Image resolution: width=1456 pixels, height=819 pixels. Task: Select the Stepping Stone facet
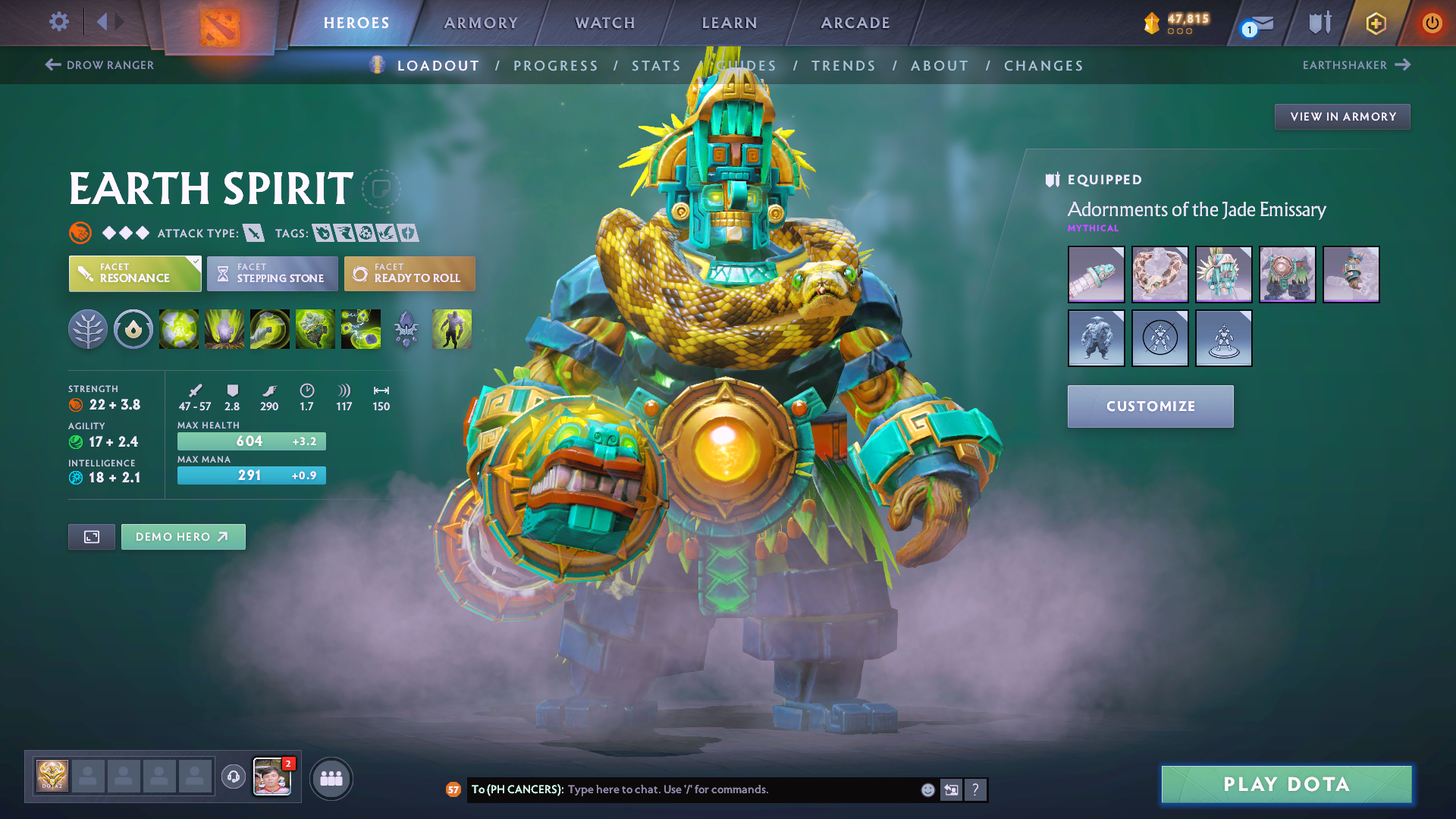tap(271, 274)
